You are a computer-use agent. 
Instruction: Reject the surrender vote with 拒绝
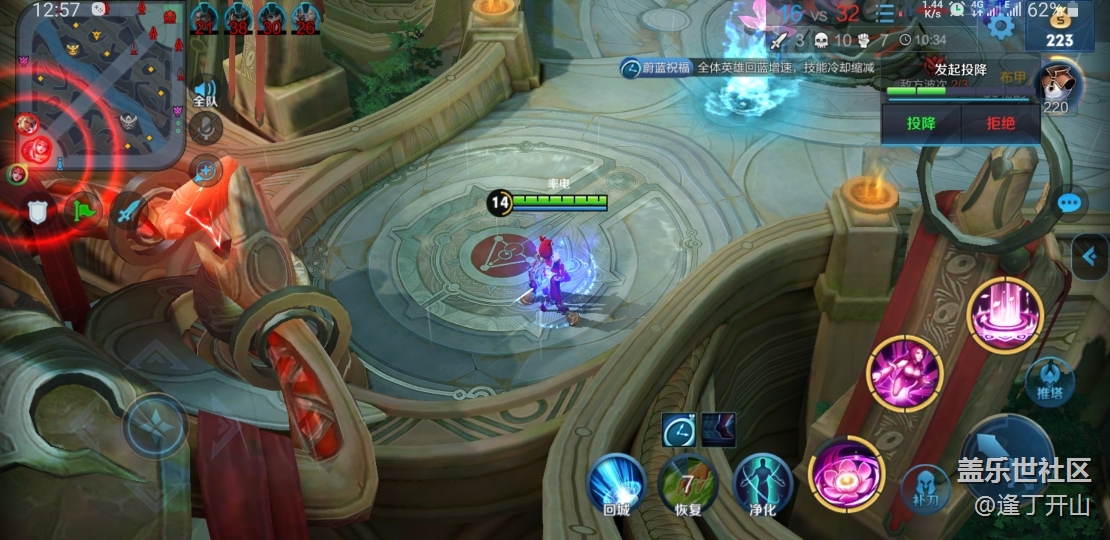[x=1000, y=124]
